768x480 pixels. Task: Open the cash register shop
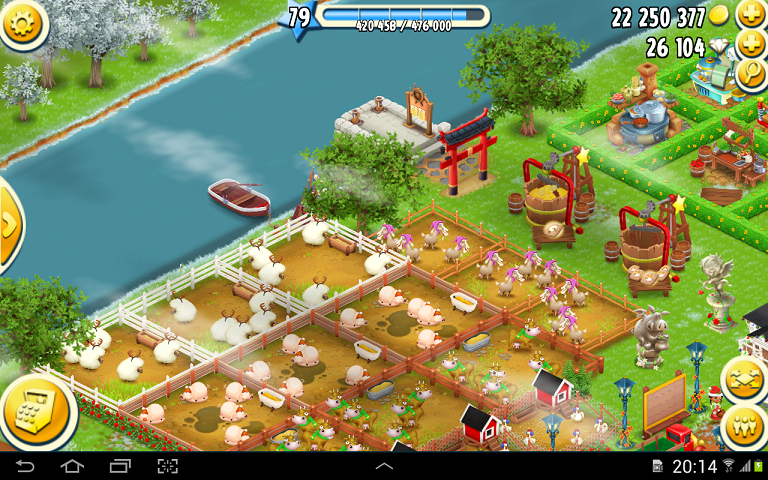pyautogui.click(x=36, y=413)
